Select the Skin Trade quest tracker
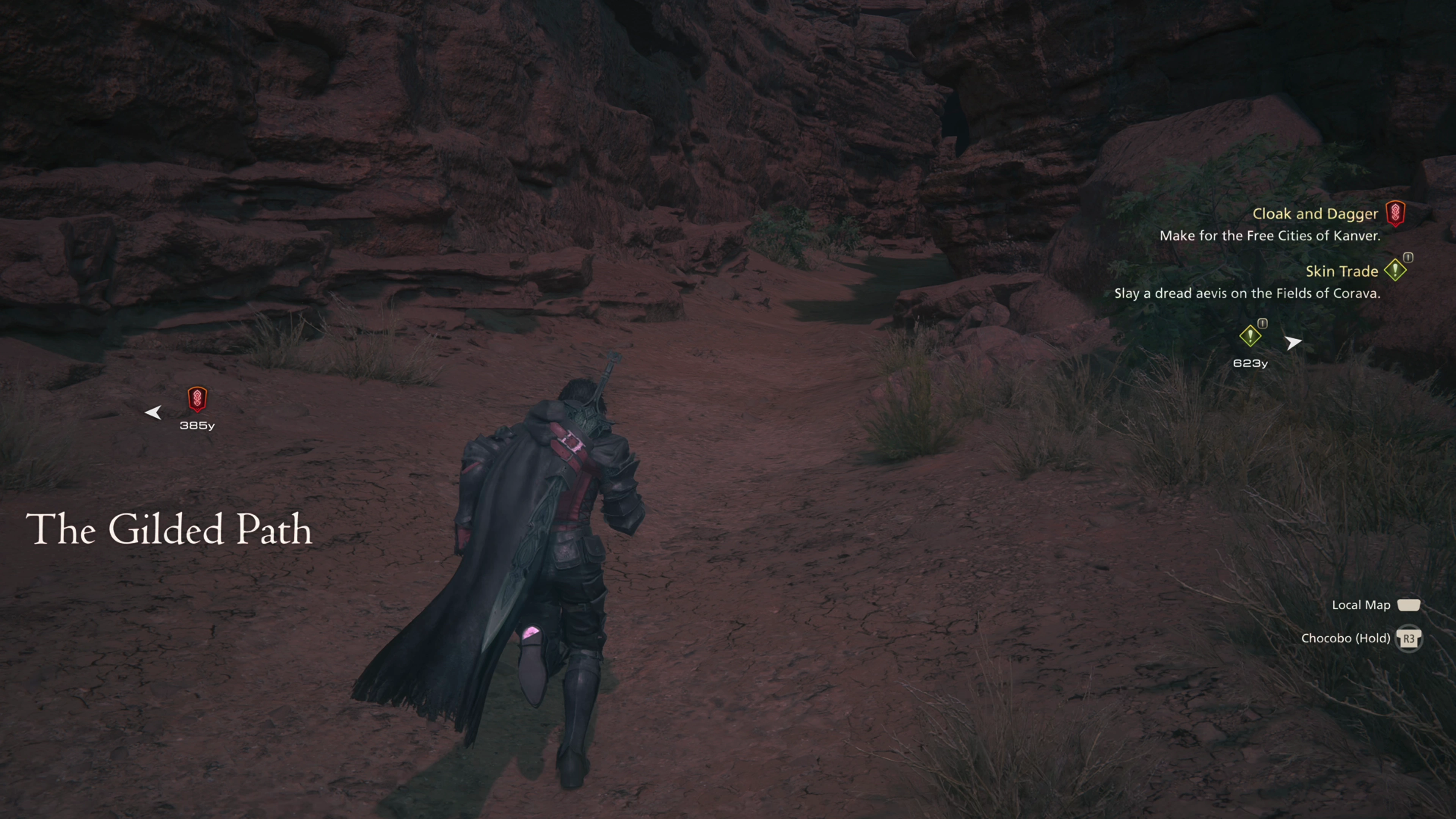This screenshot has width=1456, height=819. [x=1341, y=272]
